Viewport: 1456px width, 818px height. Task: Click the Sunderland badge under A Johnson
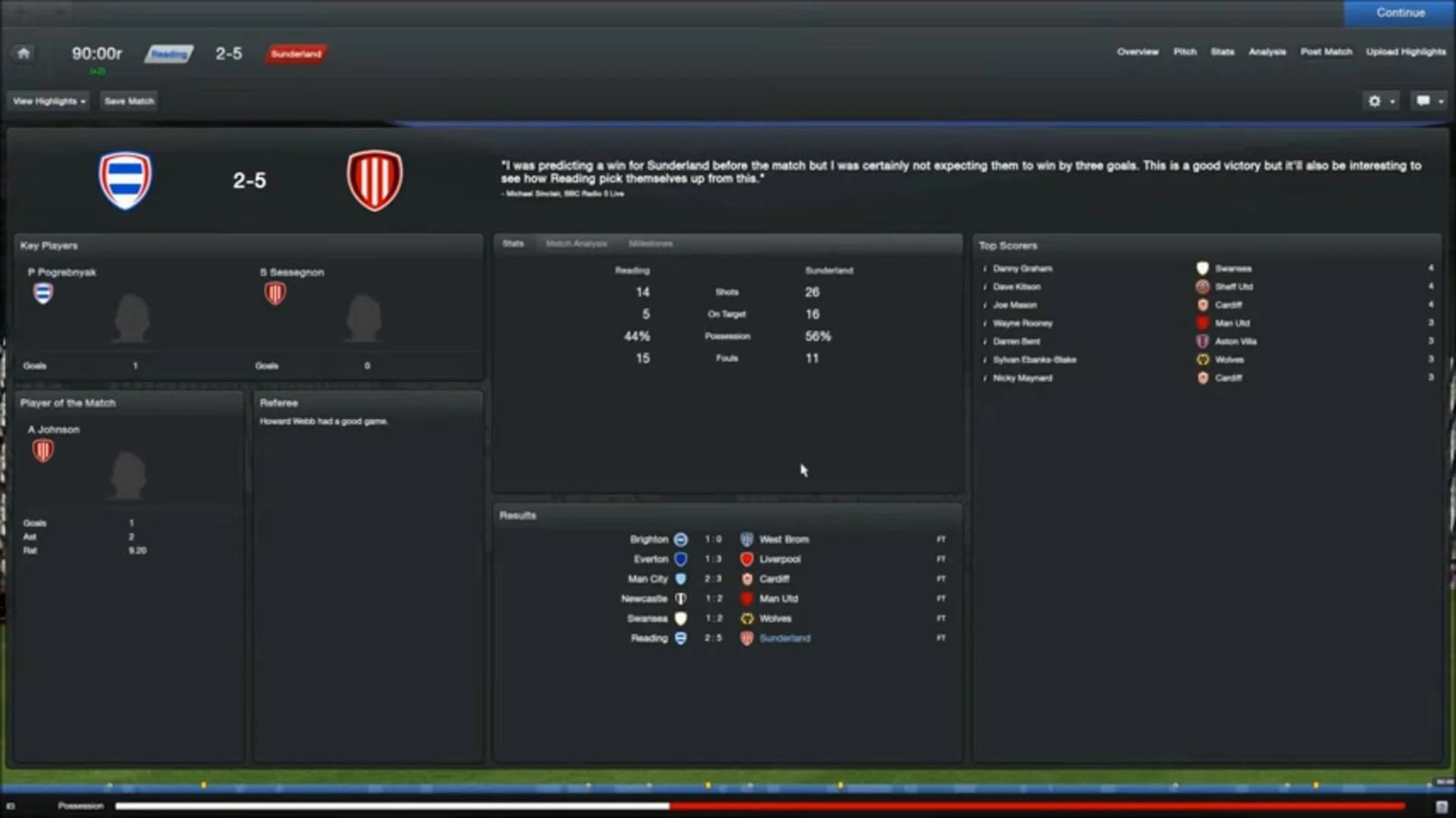(x=43, y=450)
